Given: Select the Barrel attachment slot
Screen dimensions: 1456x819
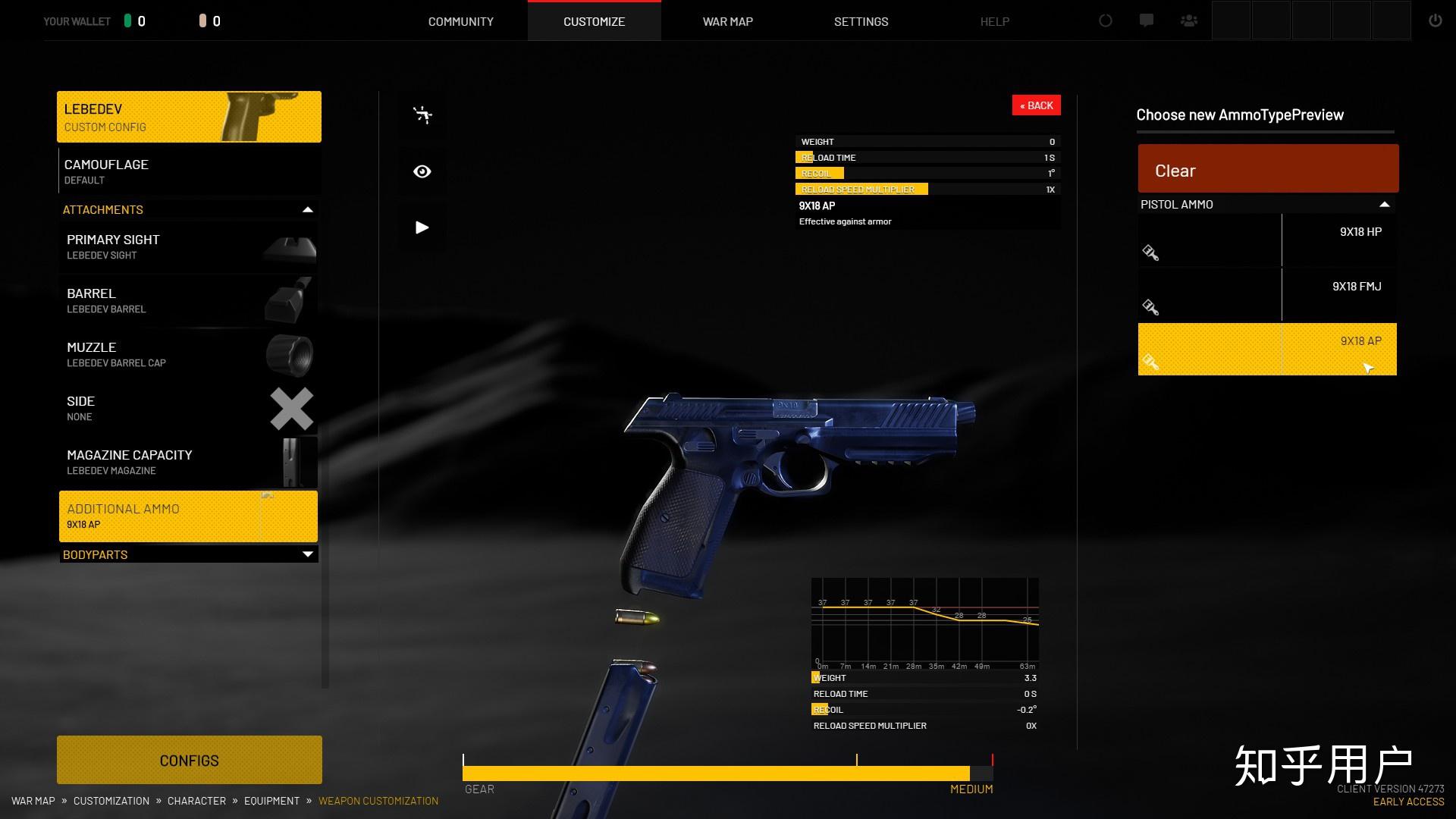Looking at the screenshot, I should click(188, 301).
